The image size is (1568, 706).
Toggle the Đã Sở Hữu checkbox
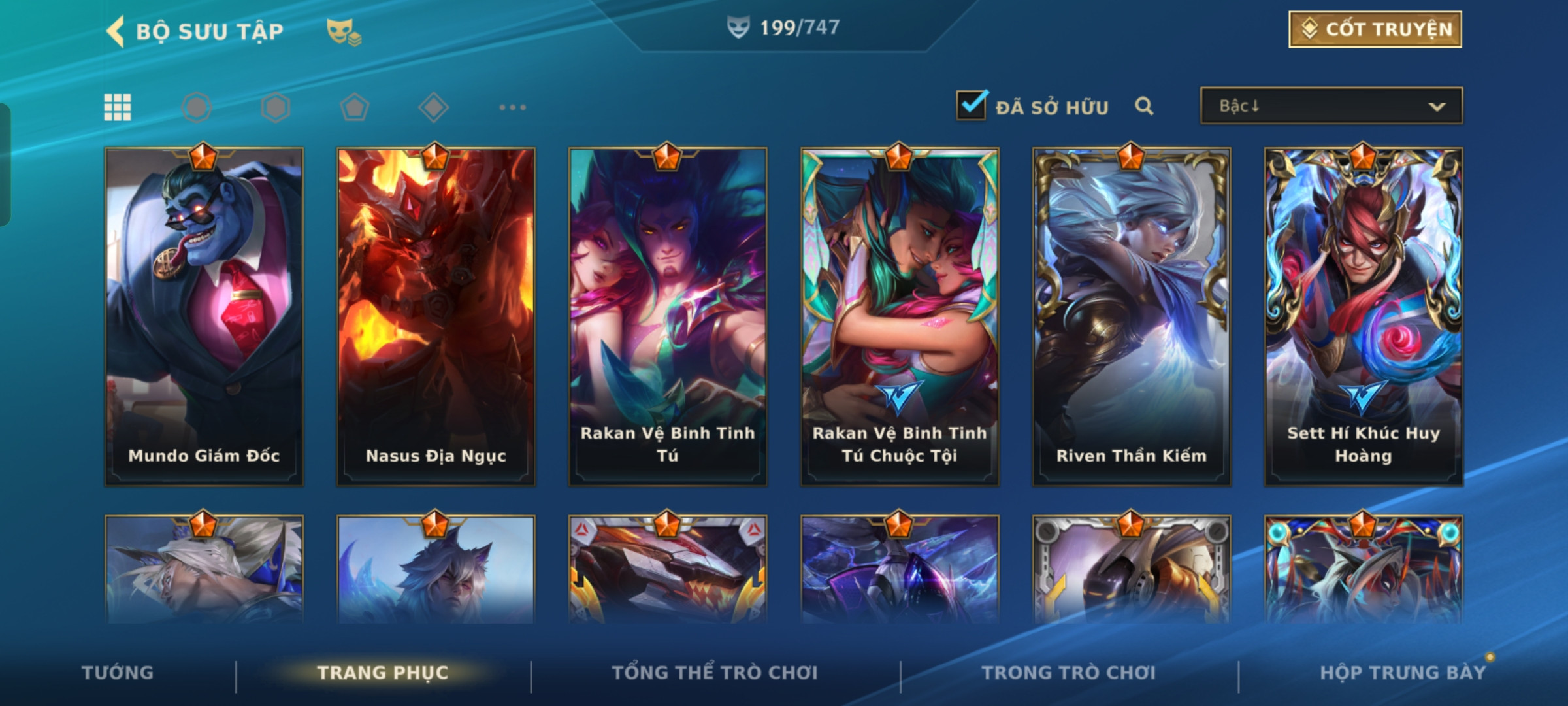pyautogui.click(x=971, y=106)
